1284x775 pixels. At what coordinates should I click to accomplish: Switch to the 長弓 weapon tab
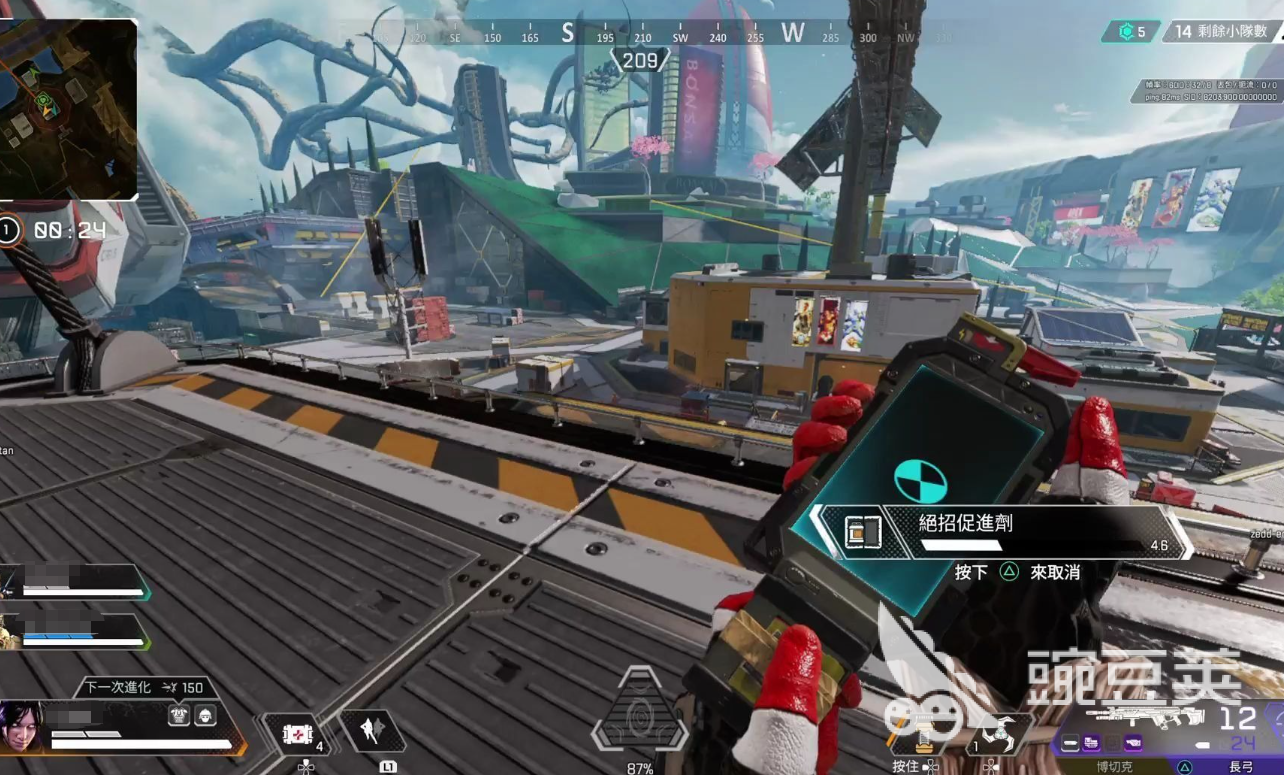click(x=1240, y=766)
